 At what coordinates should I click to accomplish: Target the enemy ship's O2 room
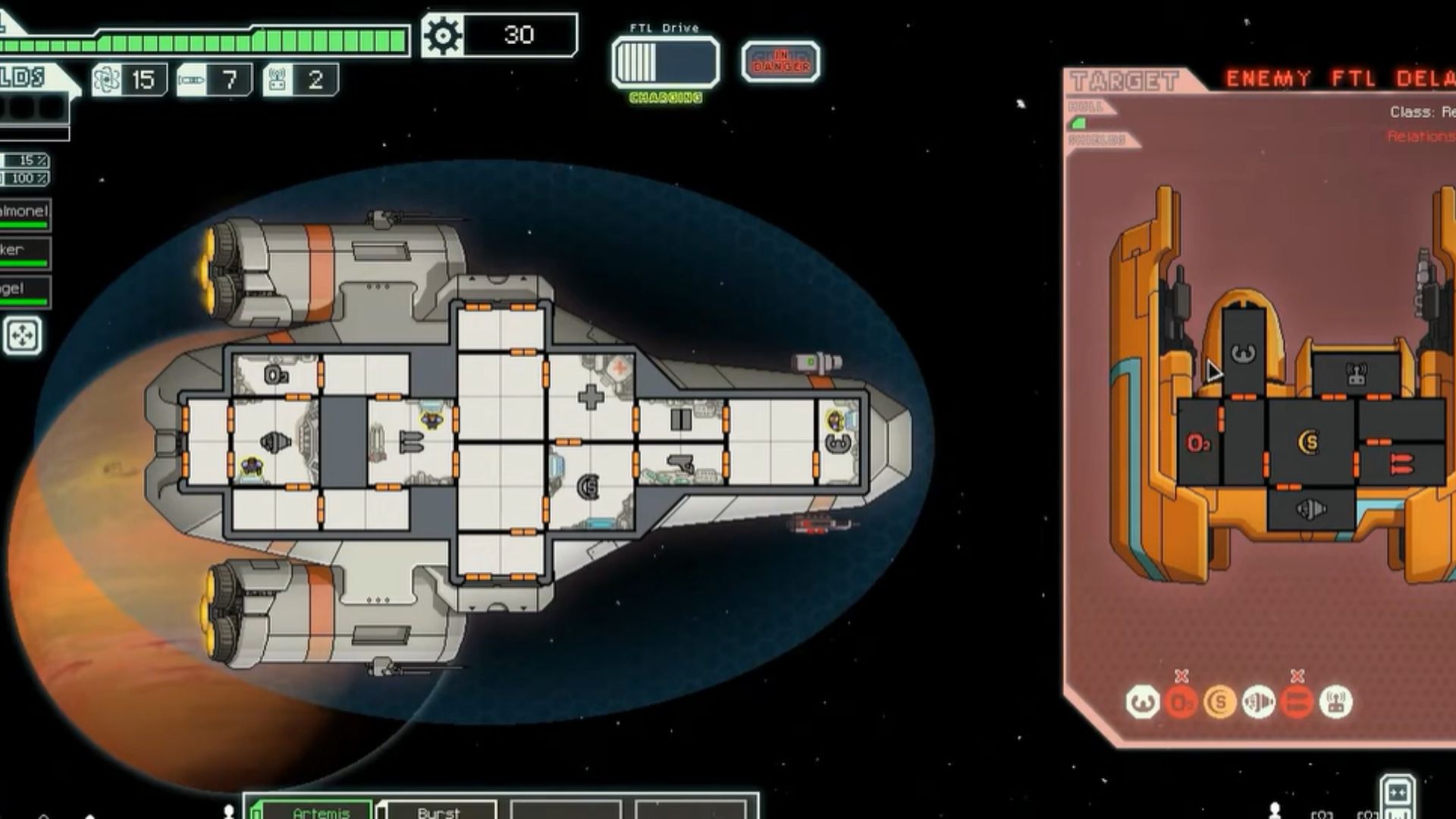tap(1198, 444)
